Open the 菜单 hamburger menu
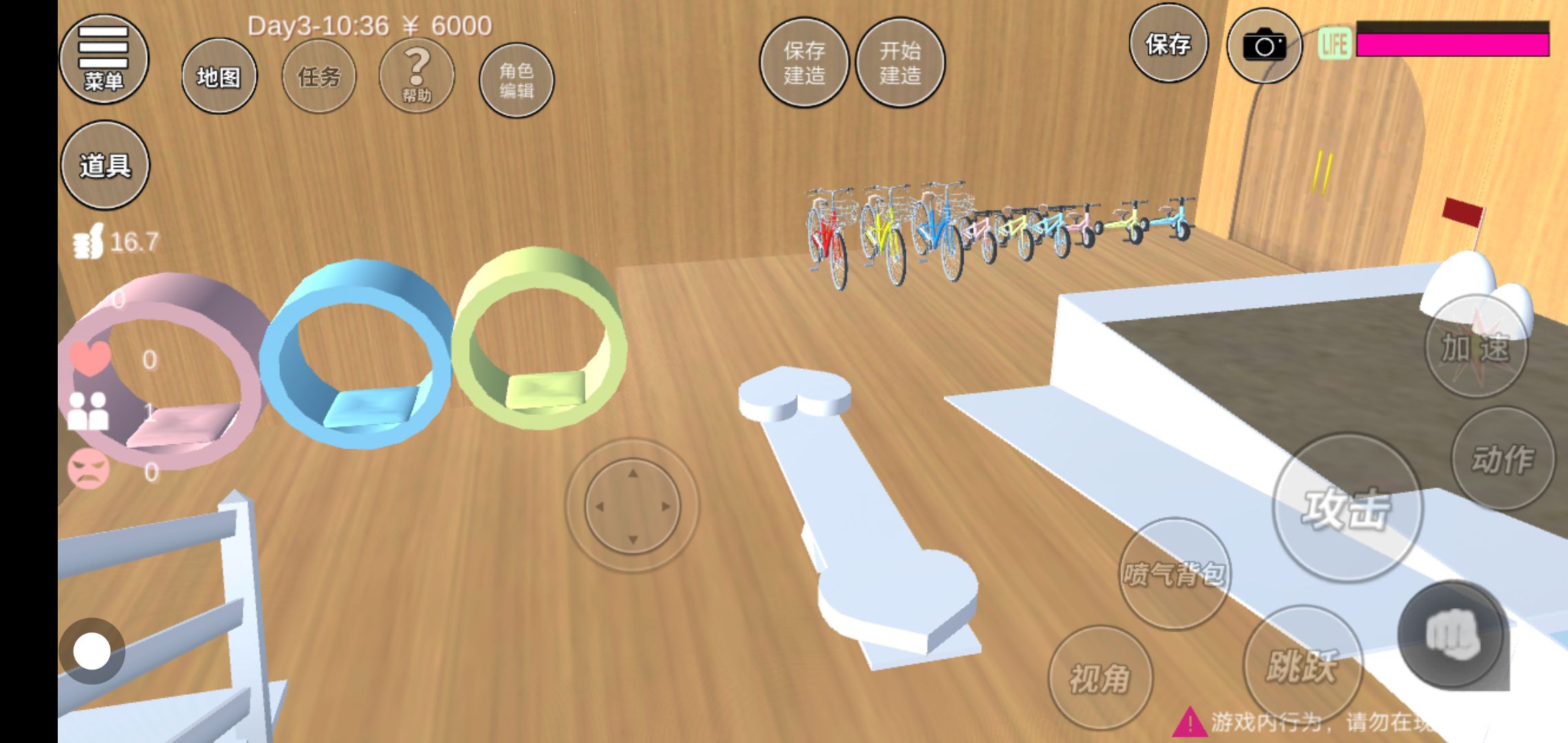 [x=104, y=59]
